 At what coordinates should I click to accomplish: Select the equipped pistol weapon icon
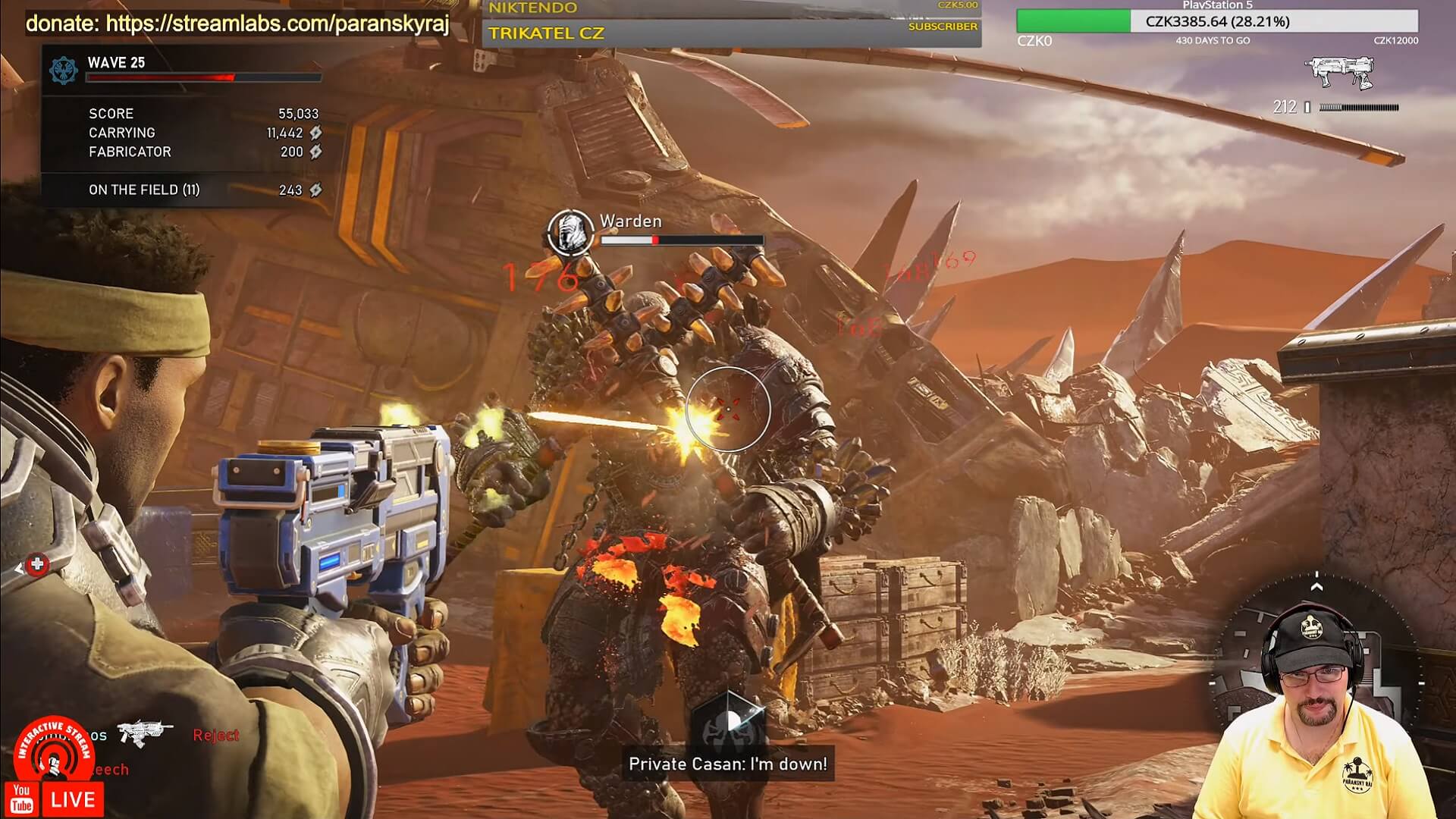[1339, 73]
